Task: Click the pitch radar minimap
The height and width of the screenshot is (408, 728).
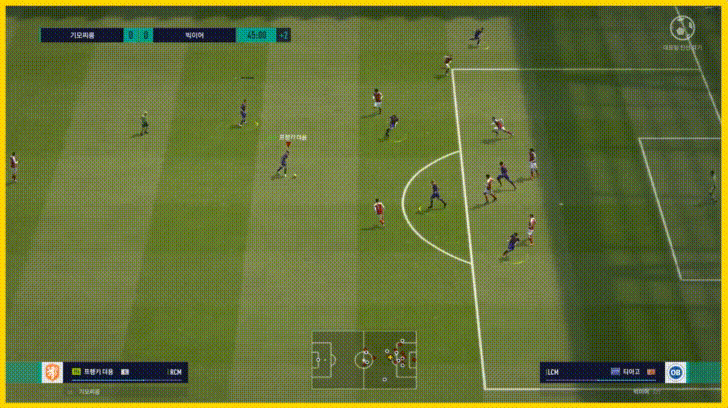Action: pyautogui.click(x=364, y=357)
